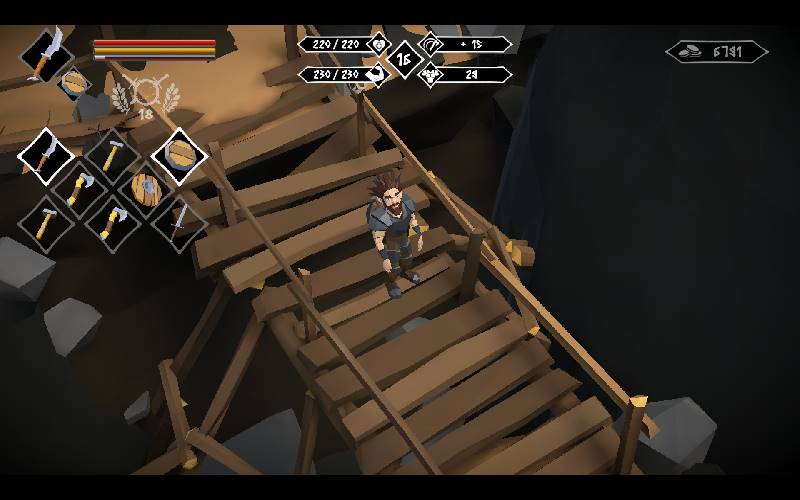The width and height of the screenshot is (800, 500).
Task: Click the small equipped wooden shield slot
Action: point(75,83)
